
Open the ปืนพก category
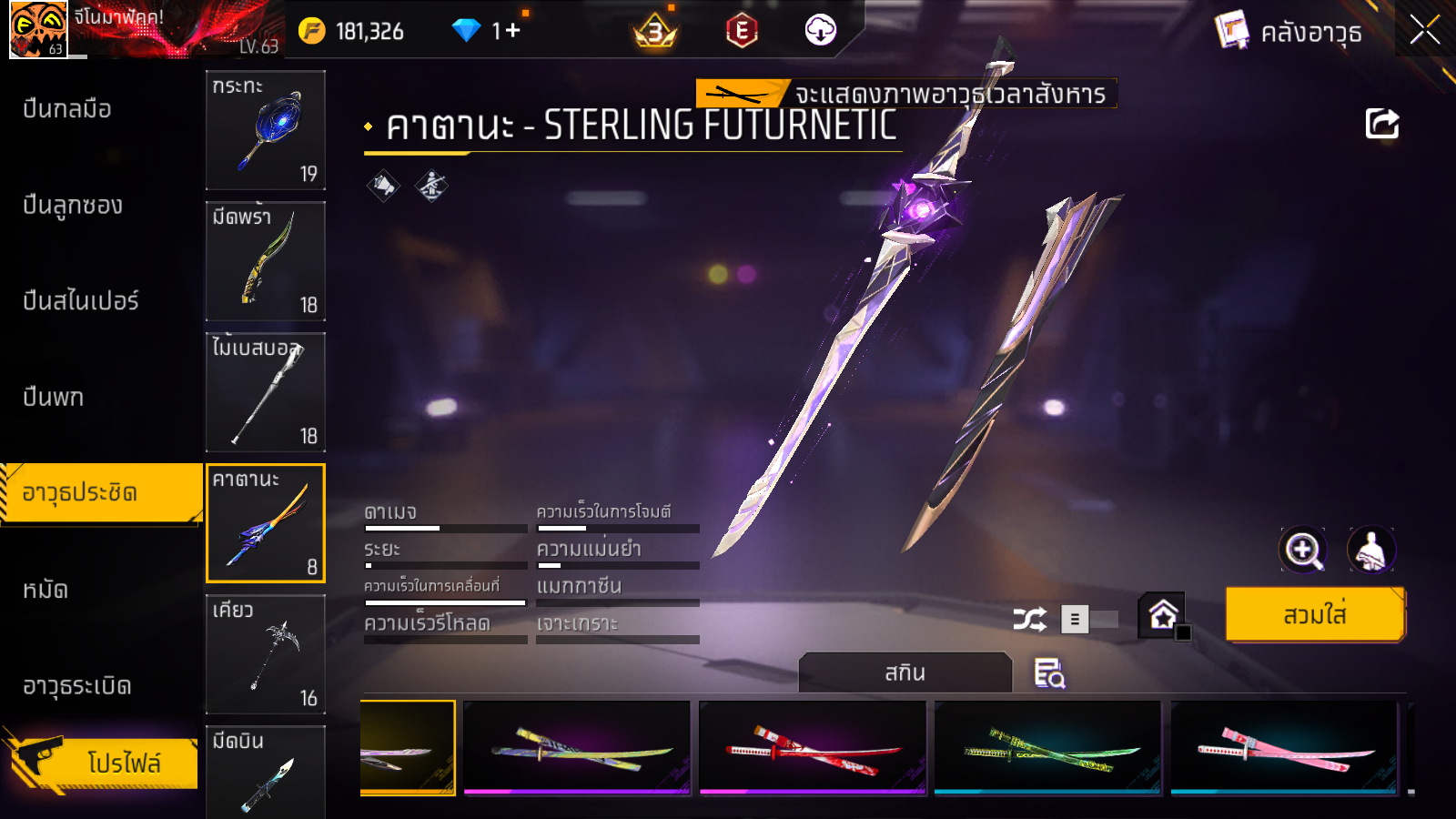pyautogui.click(x=54, y=398)
